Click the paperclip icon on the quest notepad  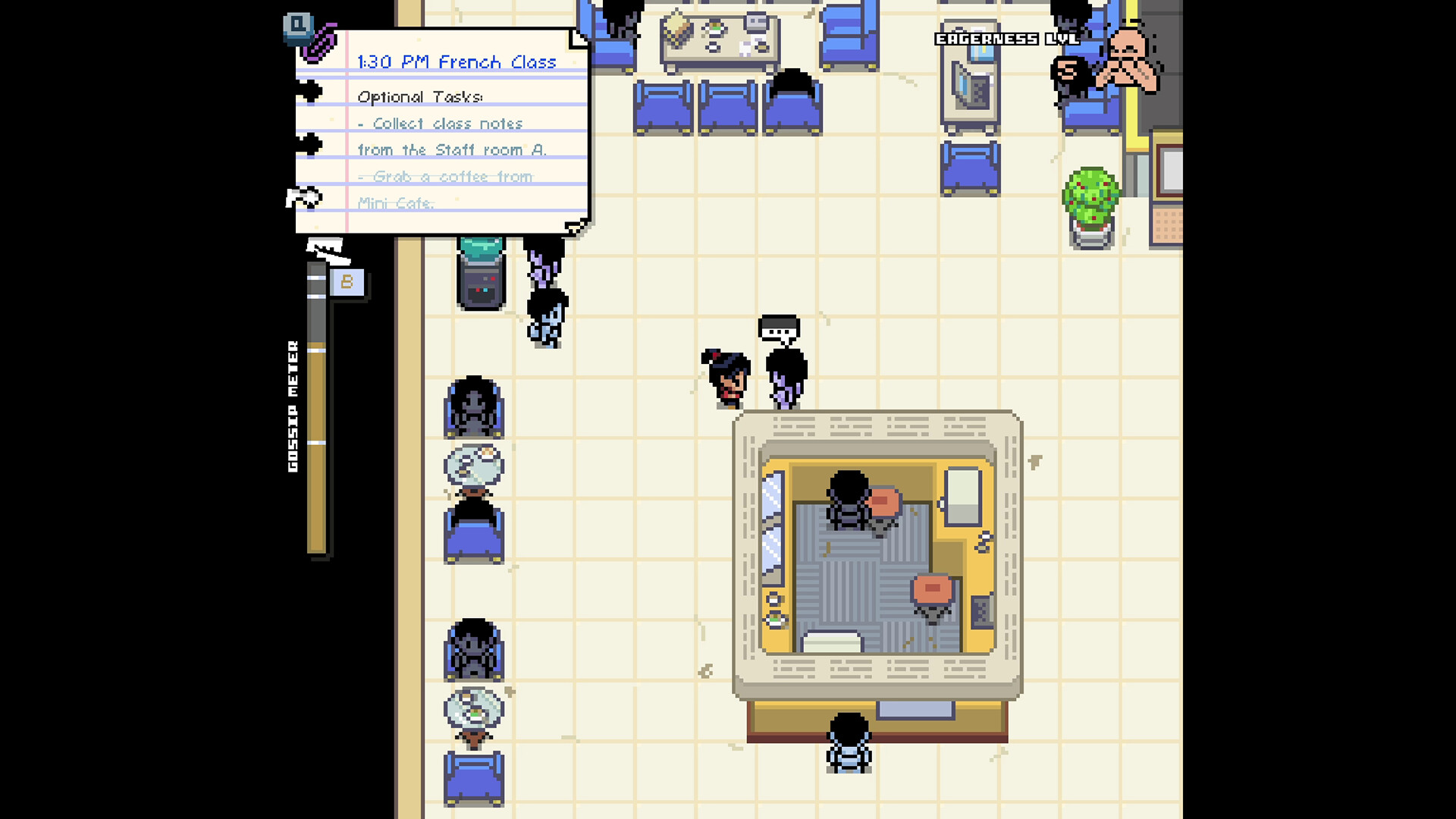tap(321, 44)
